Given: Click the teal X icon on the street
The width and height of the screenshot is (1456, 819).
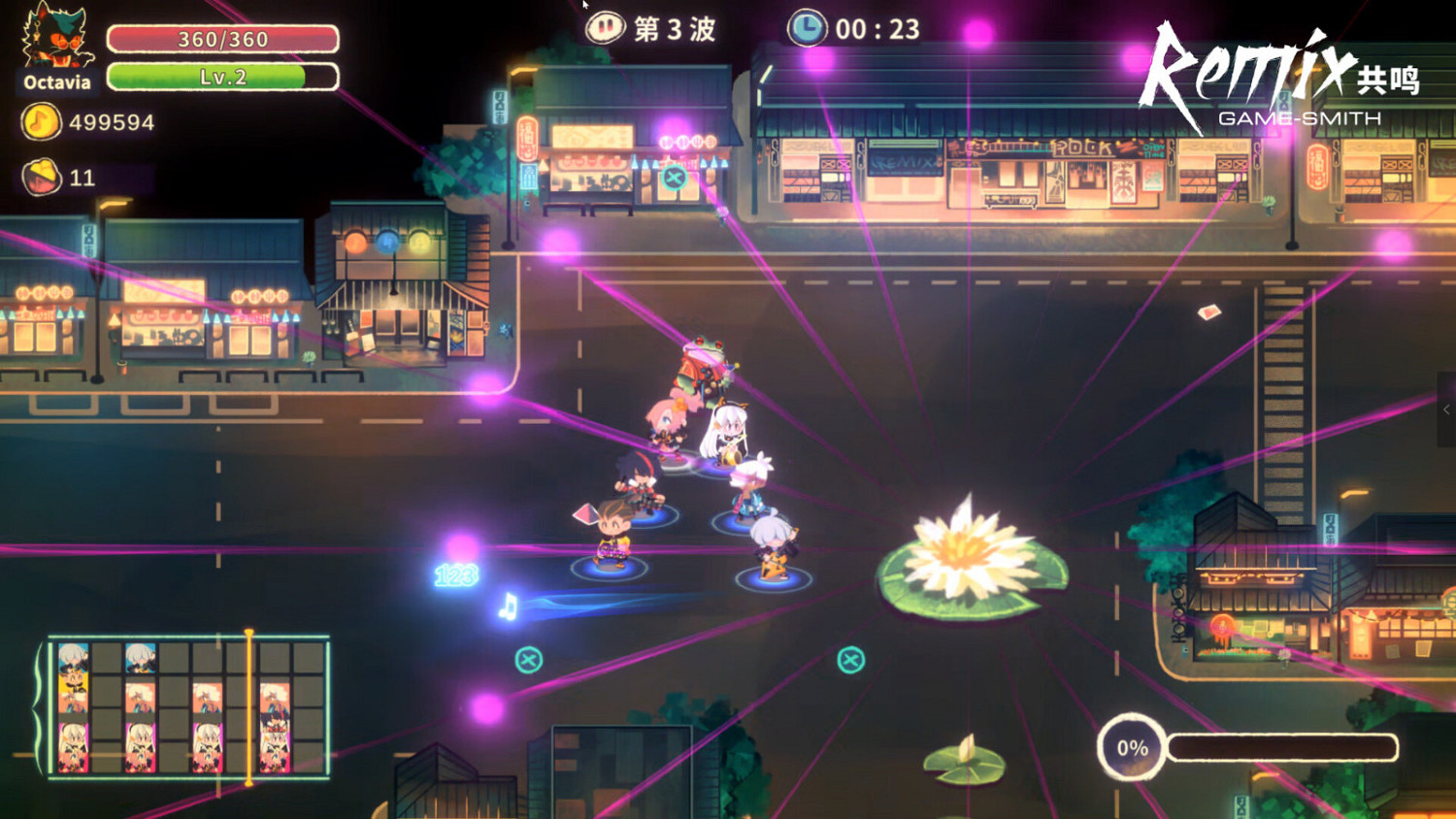Looking at the screenshot, I should [527, 658].
